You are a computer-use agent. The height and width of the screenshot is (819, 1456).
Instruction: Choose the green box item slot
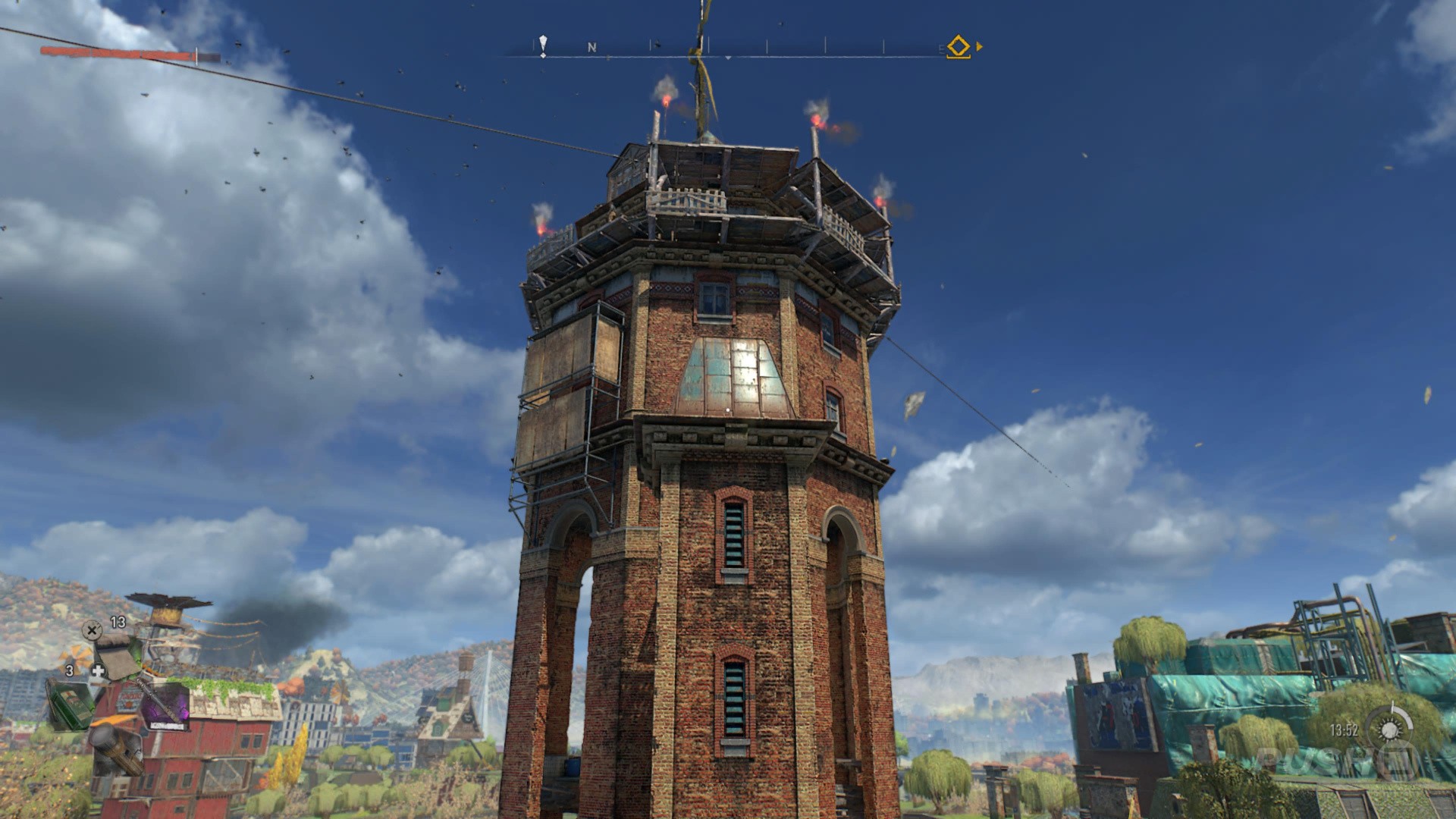pos(70,704)
